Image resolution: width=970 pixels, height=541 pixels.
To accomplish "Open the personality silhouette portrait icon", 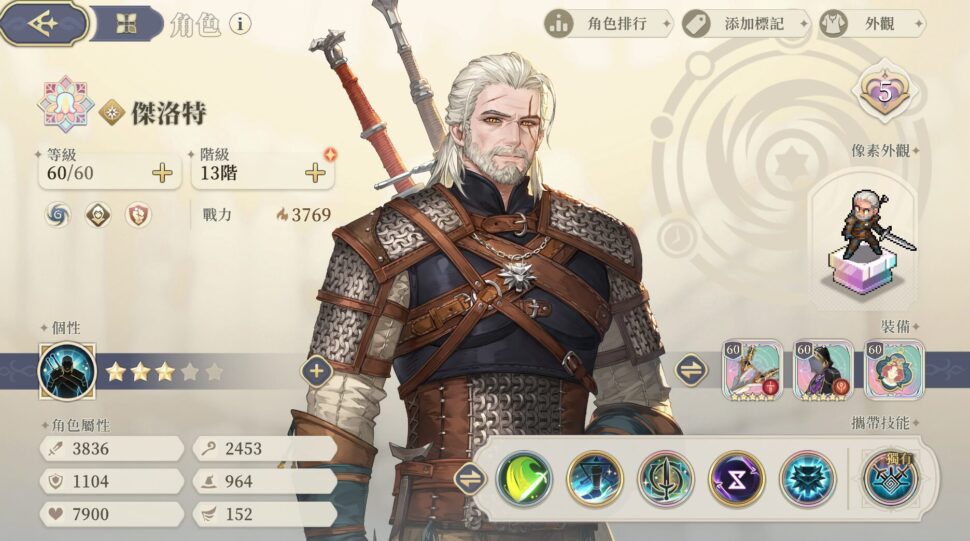I will [x=67, y=371].
